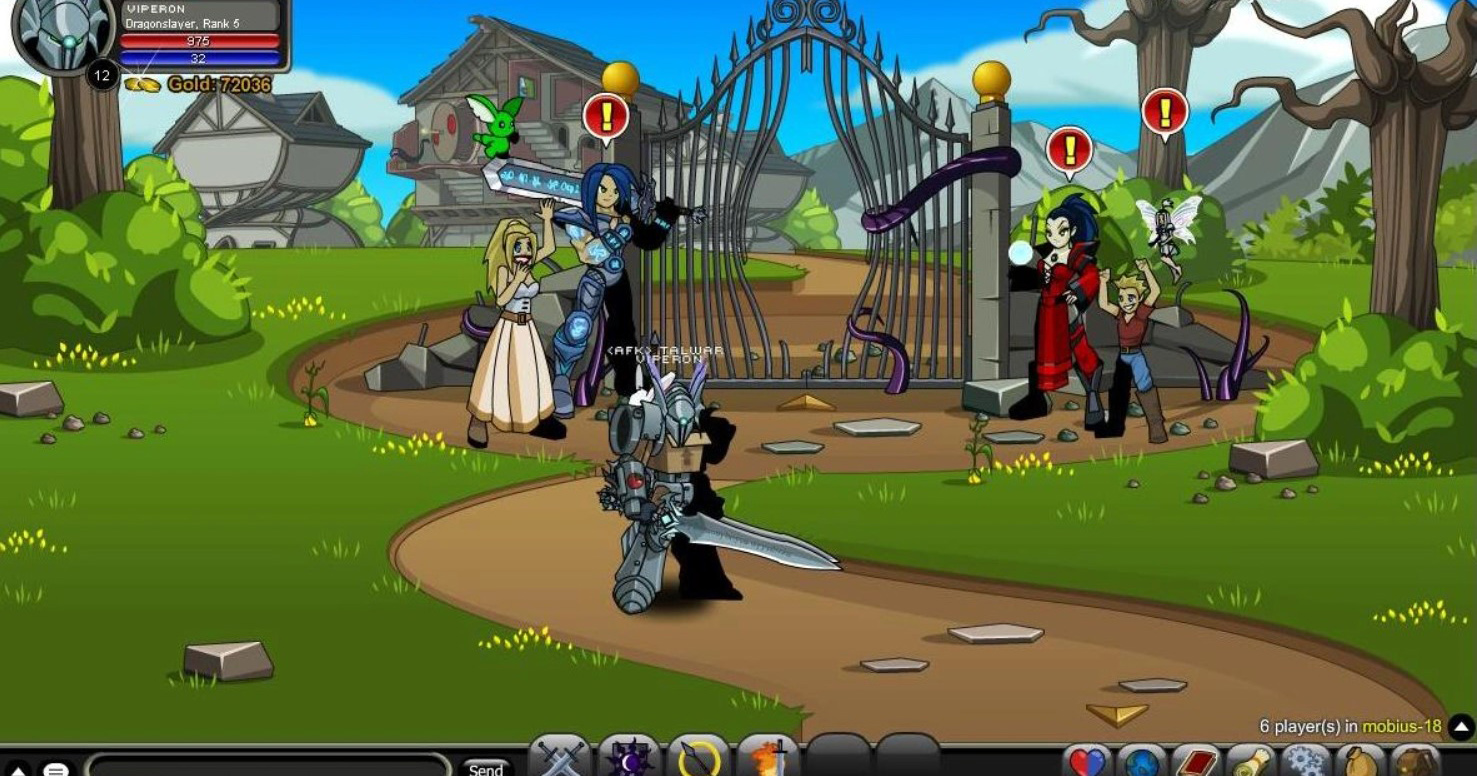Click the gold bag shop icon
This screenshot has height=776, width=1477.
[x=1362, y=763]
